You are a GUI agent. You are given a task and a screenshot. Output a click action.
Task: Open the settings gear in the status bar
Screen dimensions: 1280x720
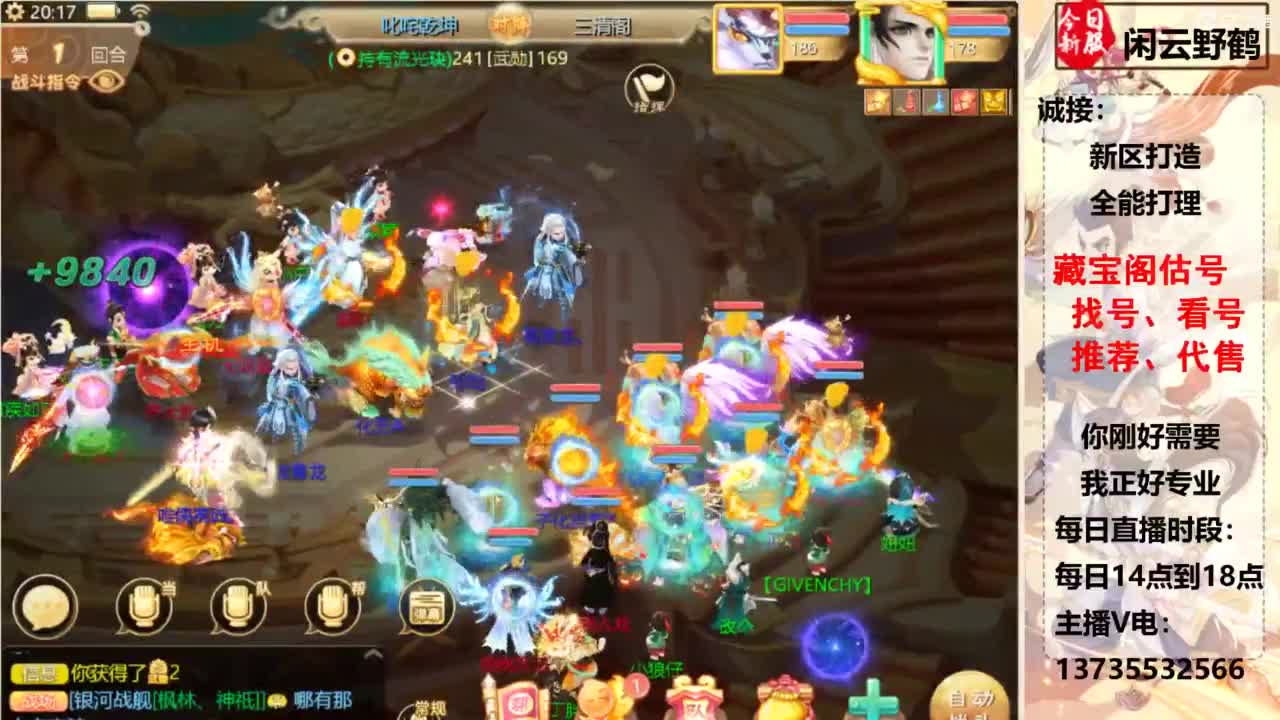13,11
